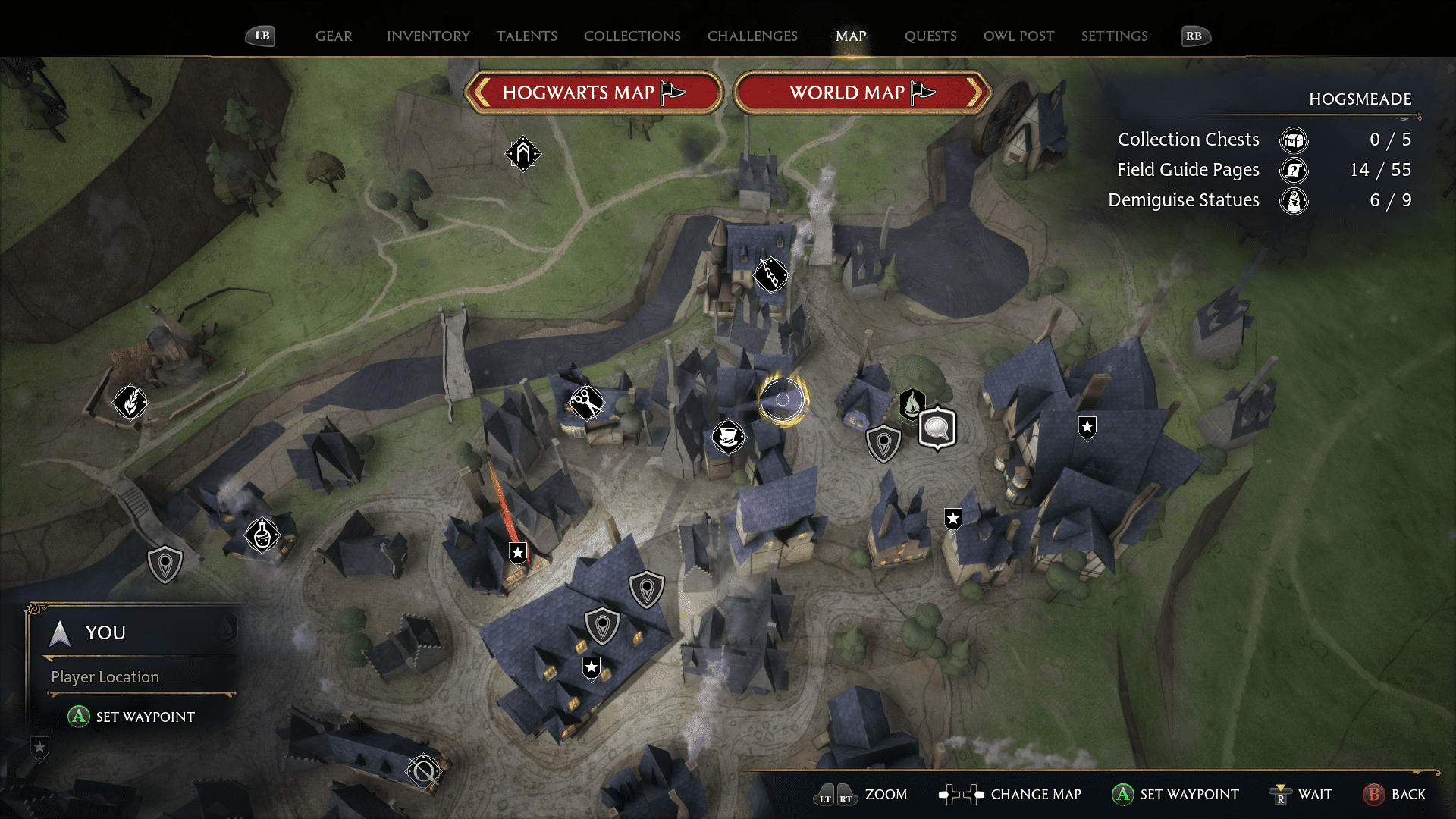Open the potion bottle shop marker
Image resolution: width=1456 pixels, height=819 pixels.
tap(260, 535)
